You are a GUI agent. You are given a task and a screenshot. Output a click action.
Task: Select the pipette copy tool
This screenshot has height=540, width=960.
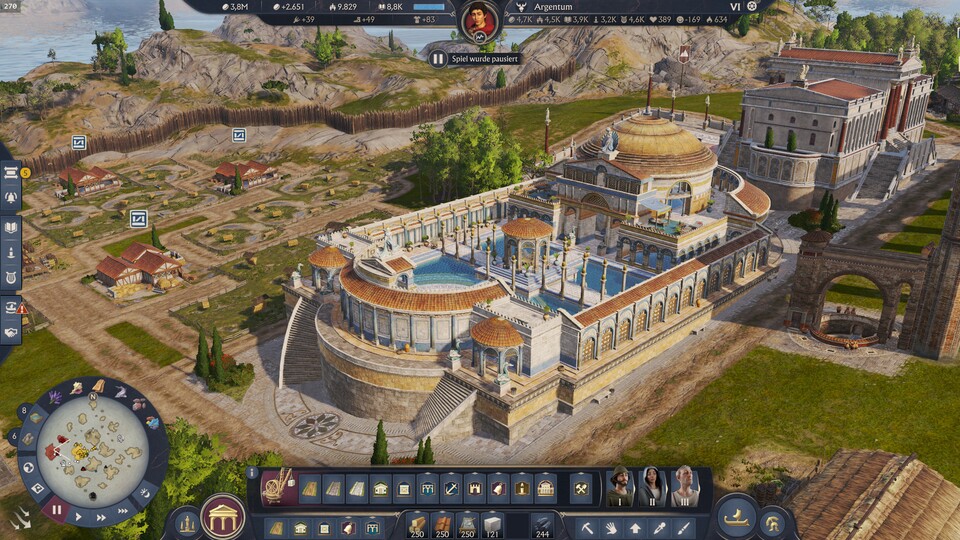tap(658, 527)
